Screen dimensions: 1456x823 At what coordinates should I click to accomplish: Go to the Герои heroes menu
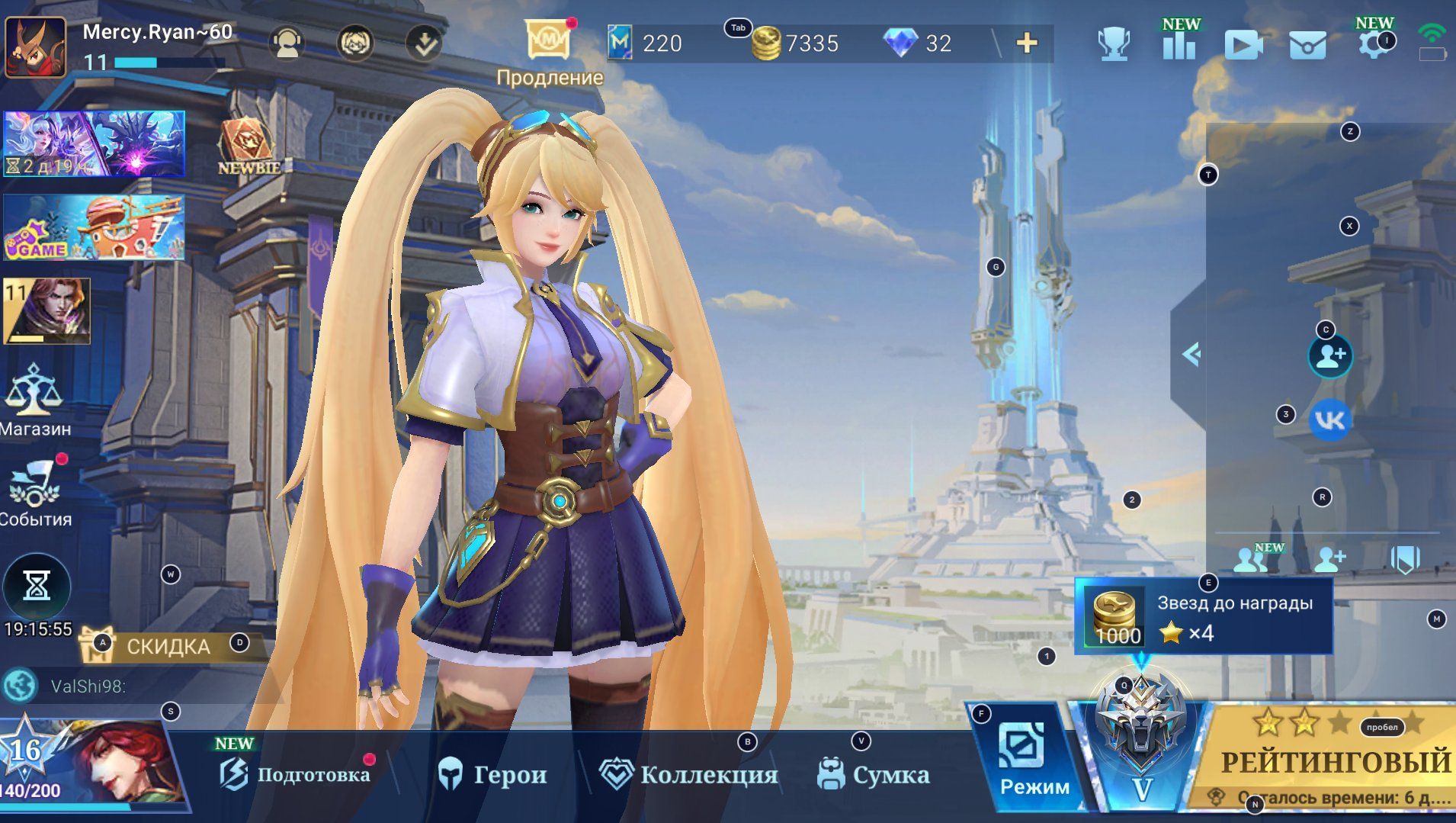493,775
